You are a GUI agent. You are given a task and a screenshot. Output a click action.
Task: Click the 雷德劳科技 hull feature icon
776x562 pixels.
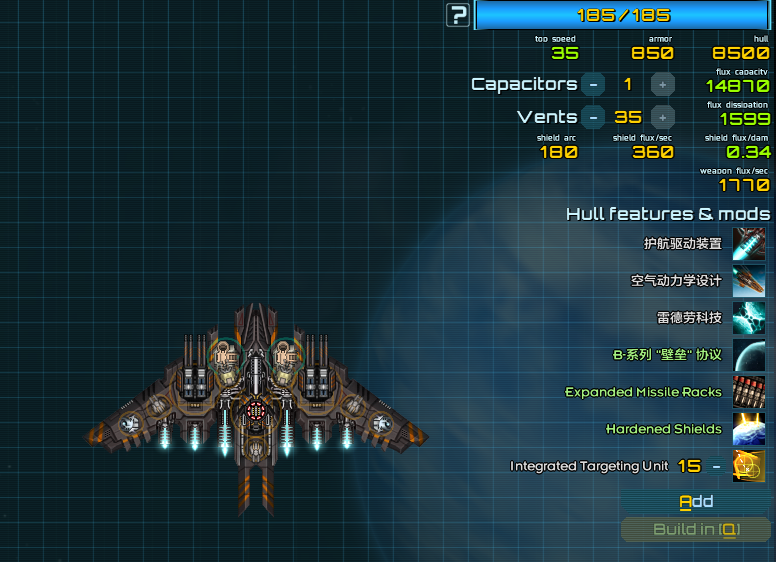749,318
